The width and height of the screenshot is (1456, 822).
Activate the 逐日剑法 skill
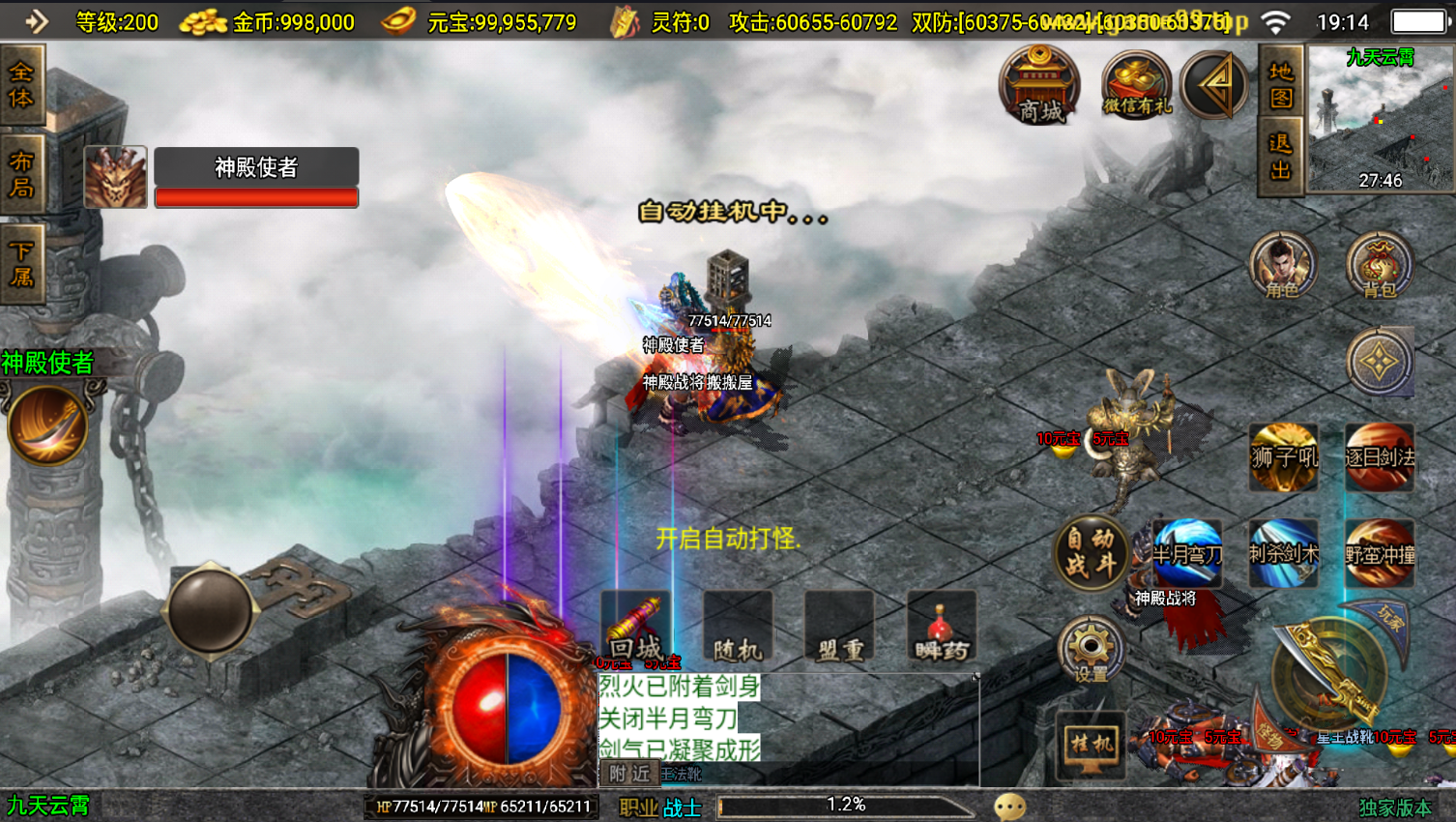1380,456
